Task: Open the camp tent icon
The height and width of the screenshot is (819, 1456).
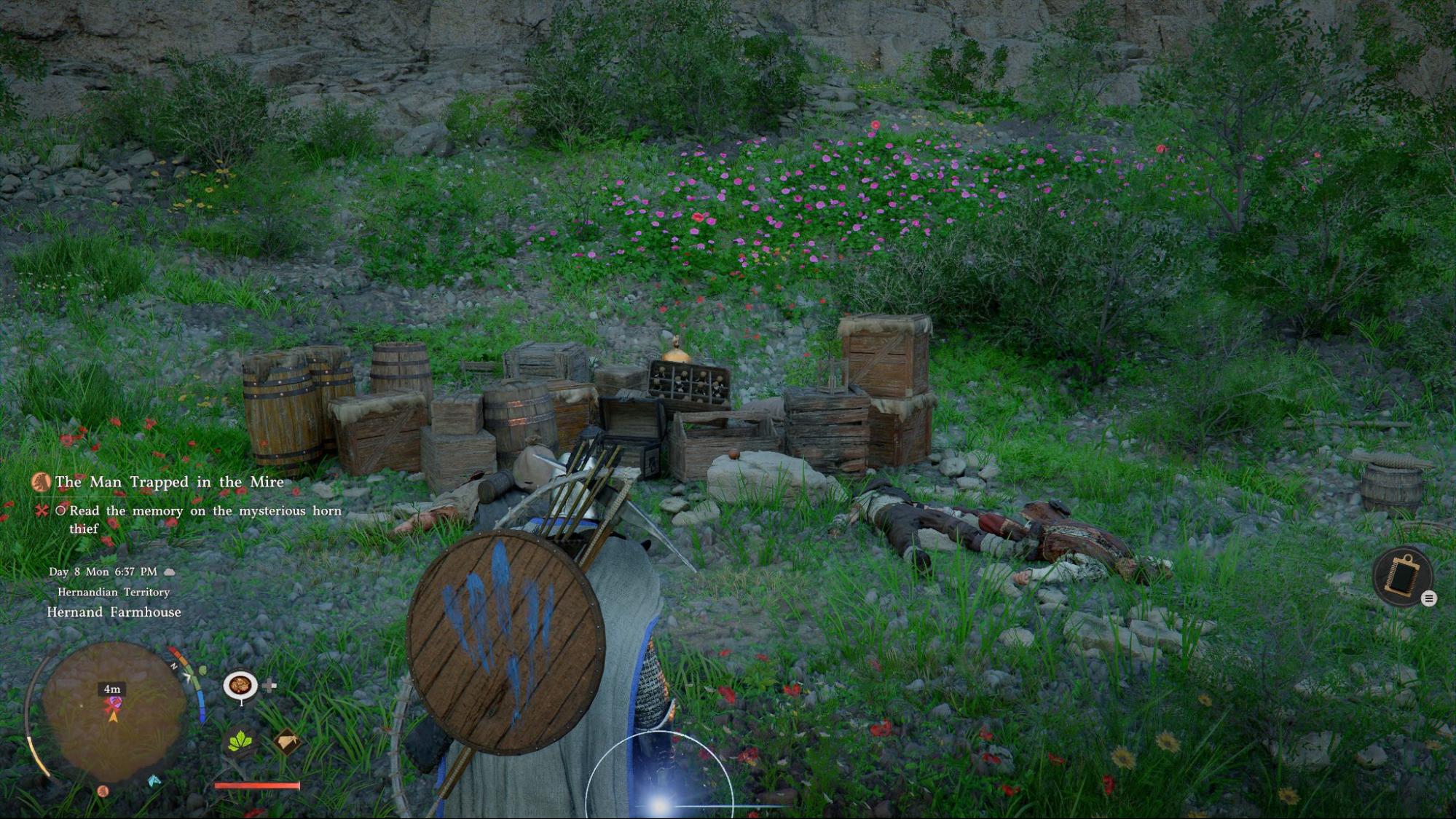Action: (287, 742)
